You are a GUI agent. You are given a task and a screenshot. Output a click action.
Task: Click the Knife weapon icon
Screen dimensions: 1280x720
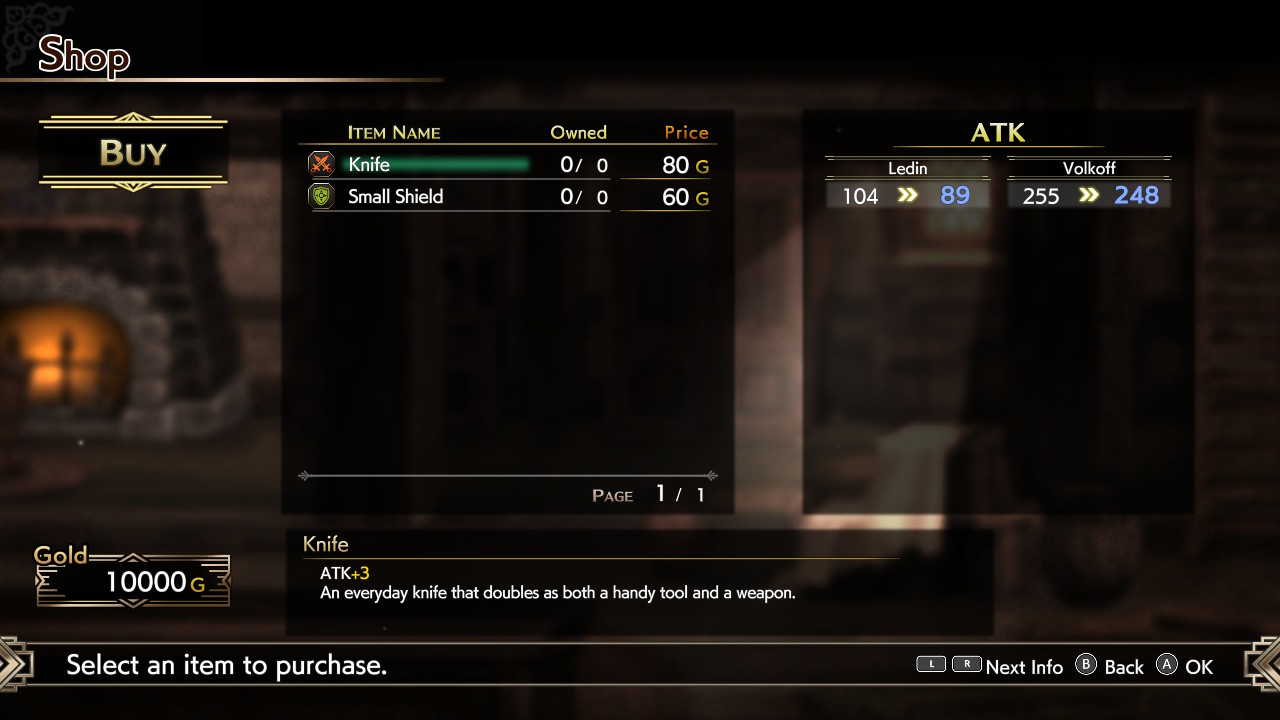pos(321,165)
